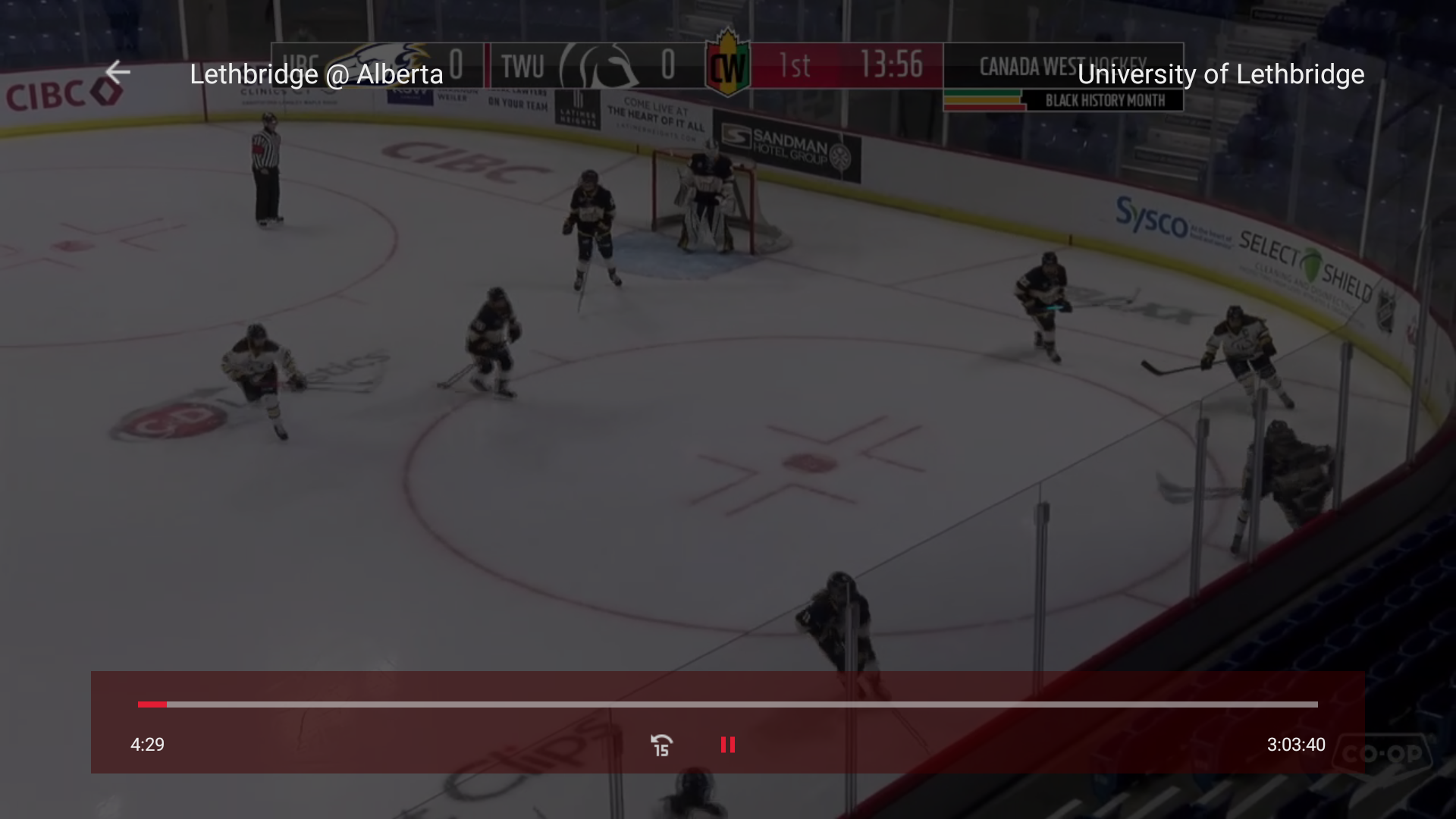Seek forward by clicking the progress bar
1456x819 pixels.
834,704
